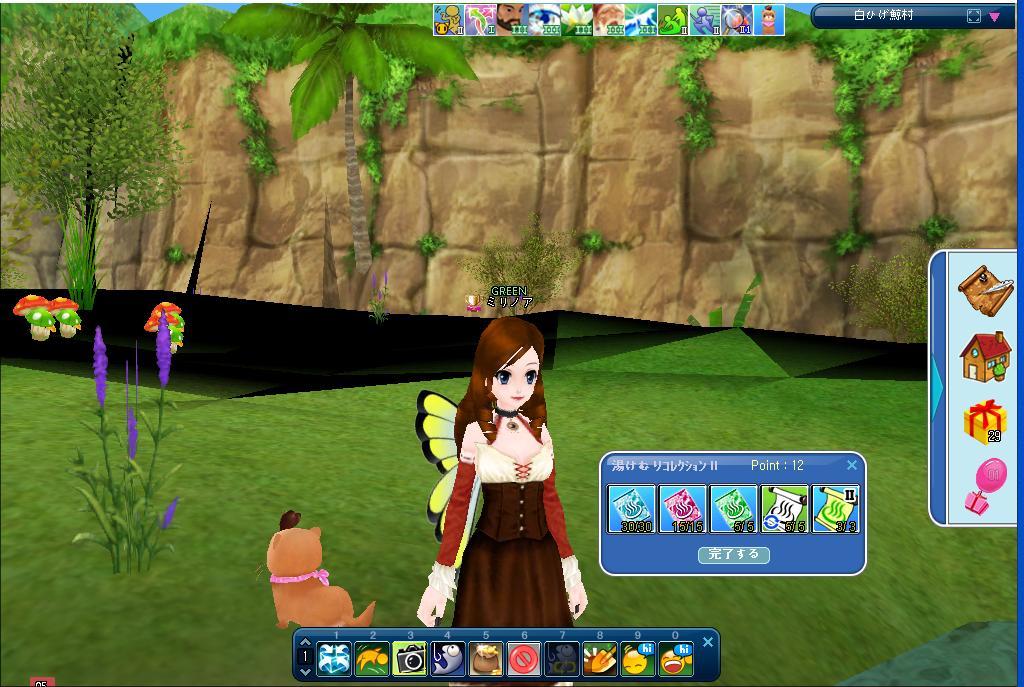This screenshot has width=1024, height=687.
Task: Open the house icon on the side panel
Action: pos(985,356)
